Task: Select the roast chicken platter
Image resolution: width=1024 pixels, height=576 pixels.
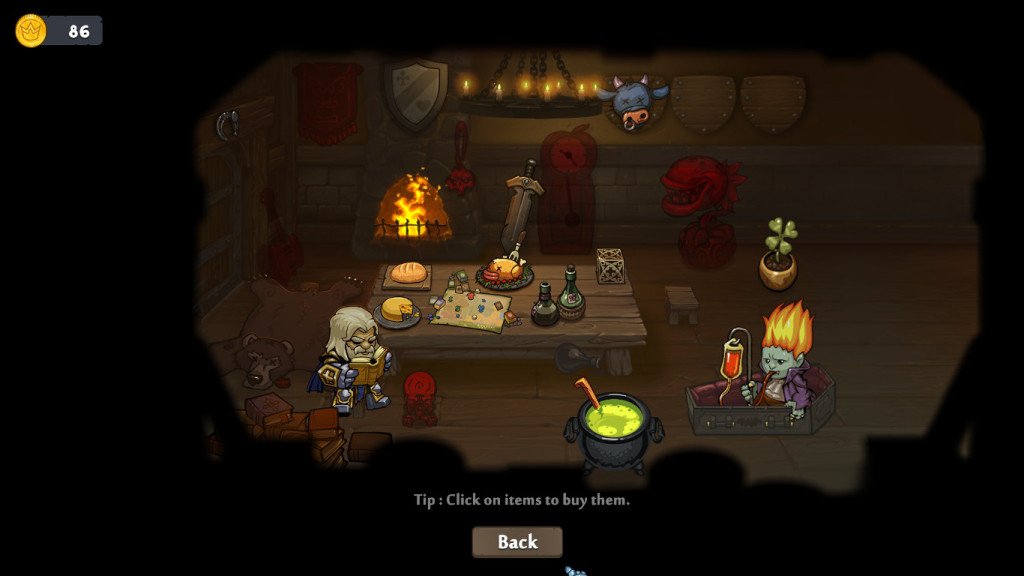Action: (504, 271)
